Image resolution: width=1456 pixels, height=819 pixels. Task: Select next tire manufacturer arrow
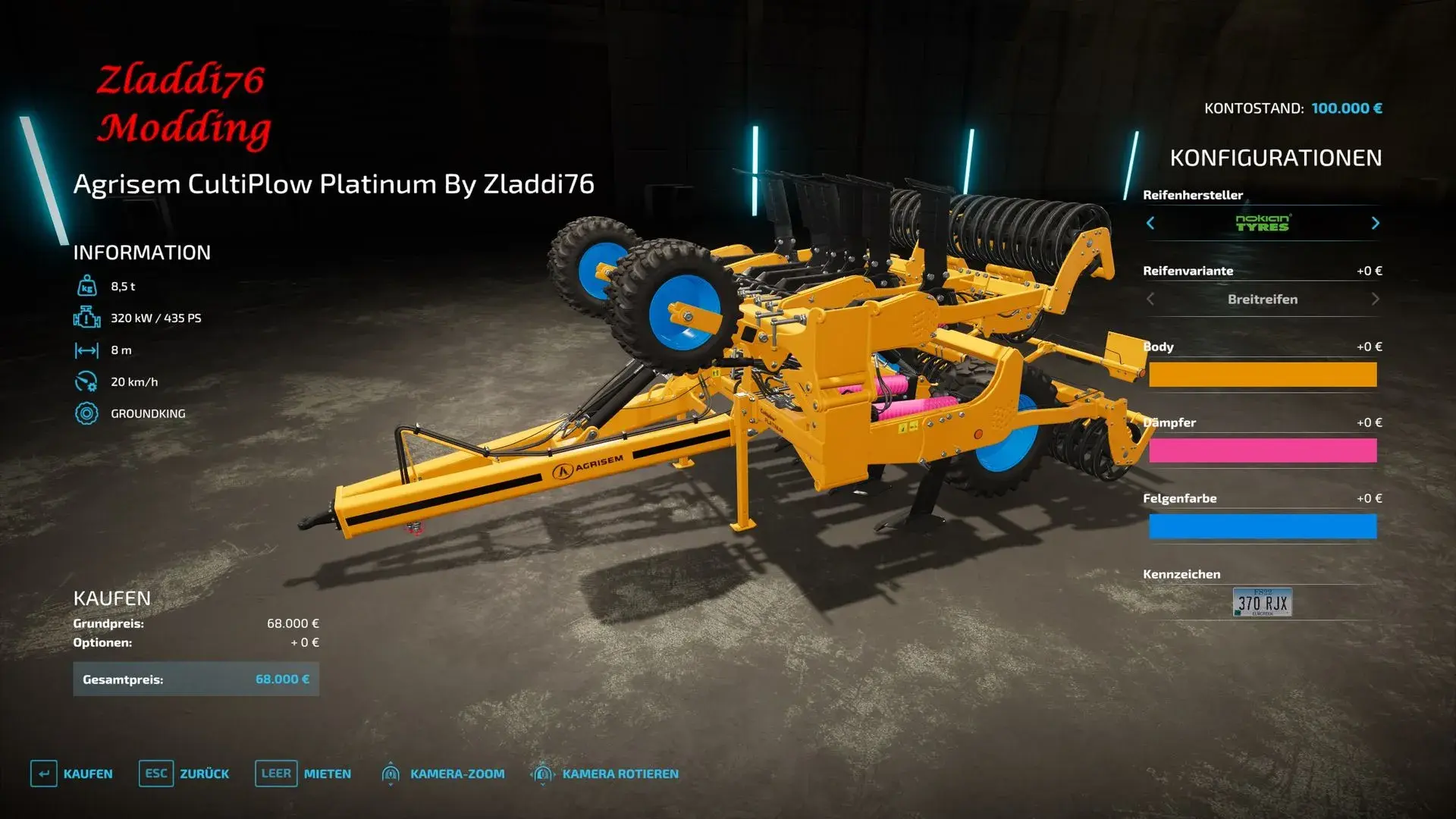[x=1375, y=223]
